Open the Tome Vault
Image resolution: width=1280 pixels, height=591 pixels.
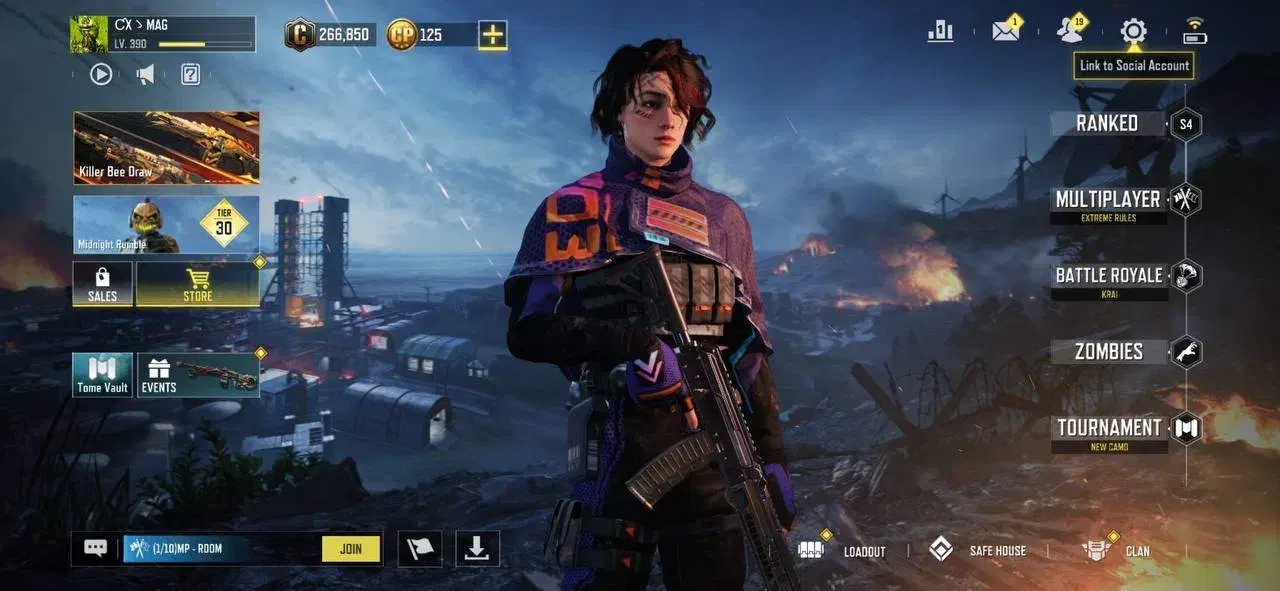pos(102,375)
